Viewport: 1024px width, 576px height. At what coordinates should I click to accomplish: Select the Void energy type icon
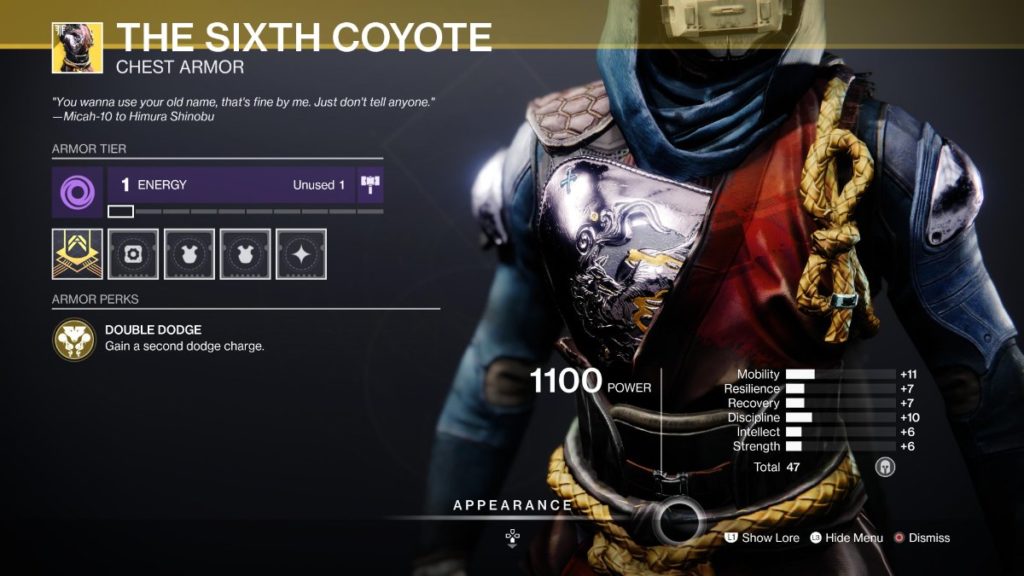coord(77,192)
